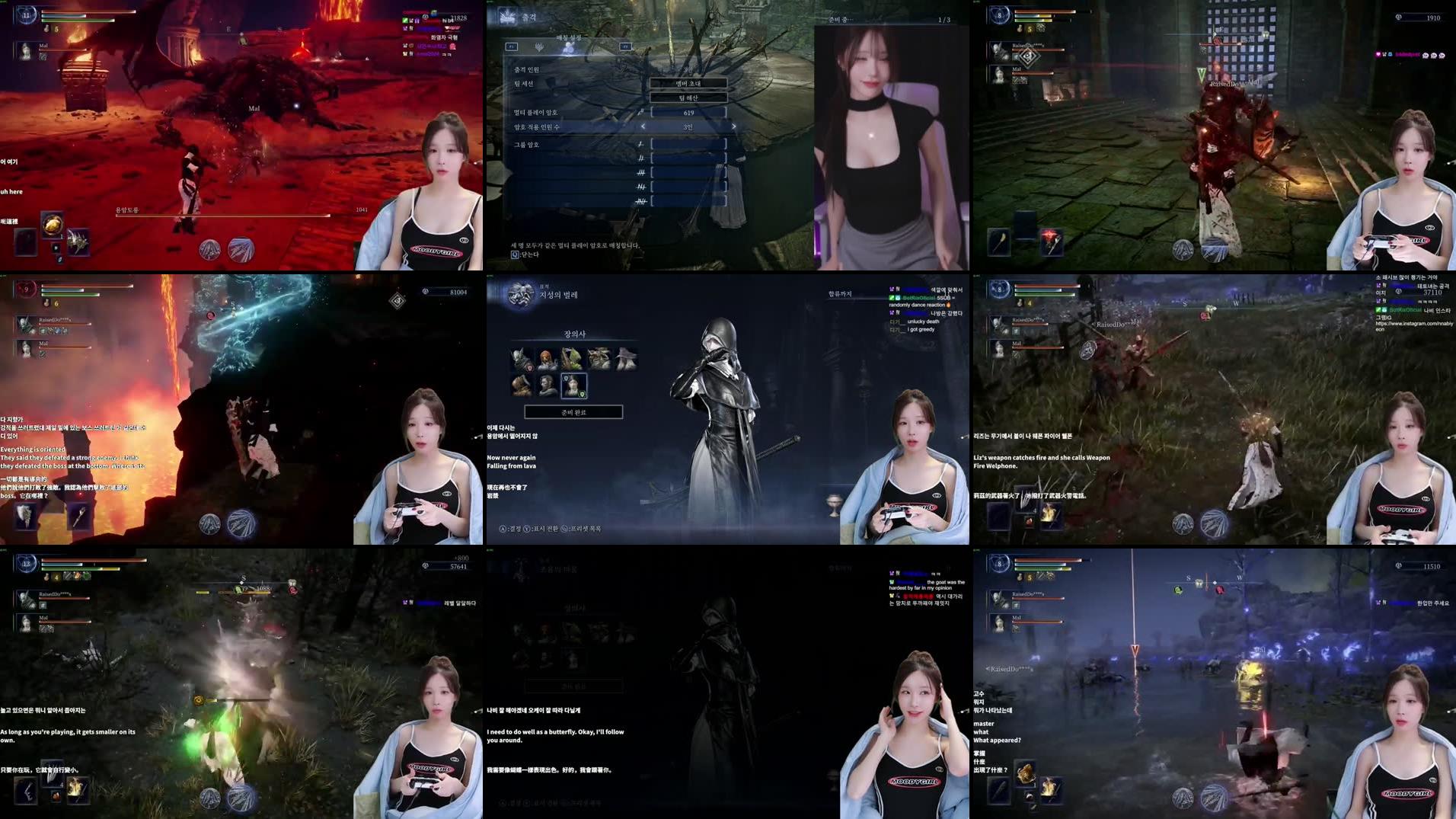Toggle the green ready check on the selected portrait
This screenshot has height=819, width=1456.
(x=583, y=393)
